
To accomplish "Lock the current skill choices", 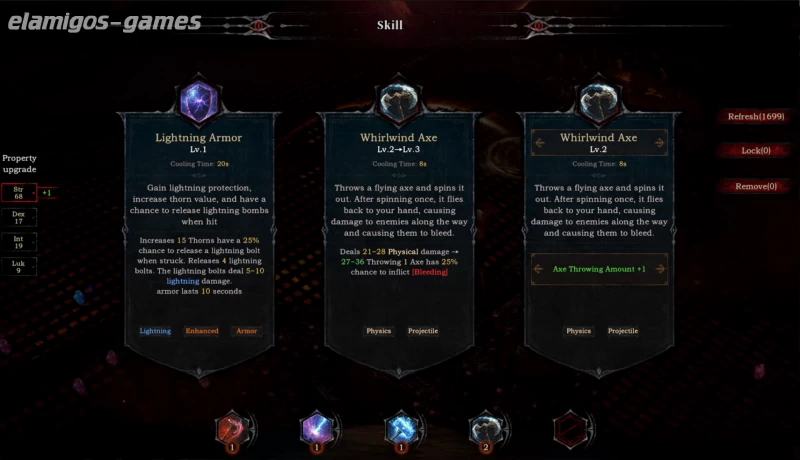I will (x=755, y=151).
